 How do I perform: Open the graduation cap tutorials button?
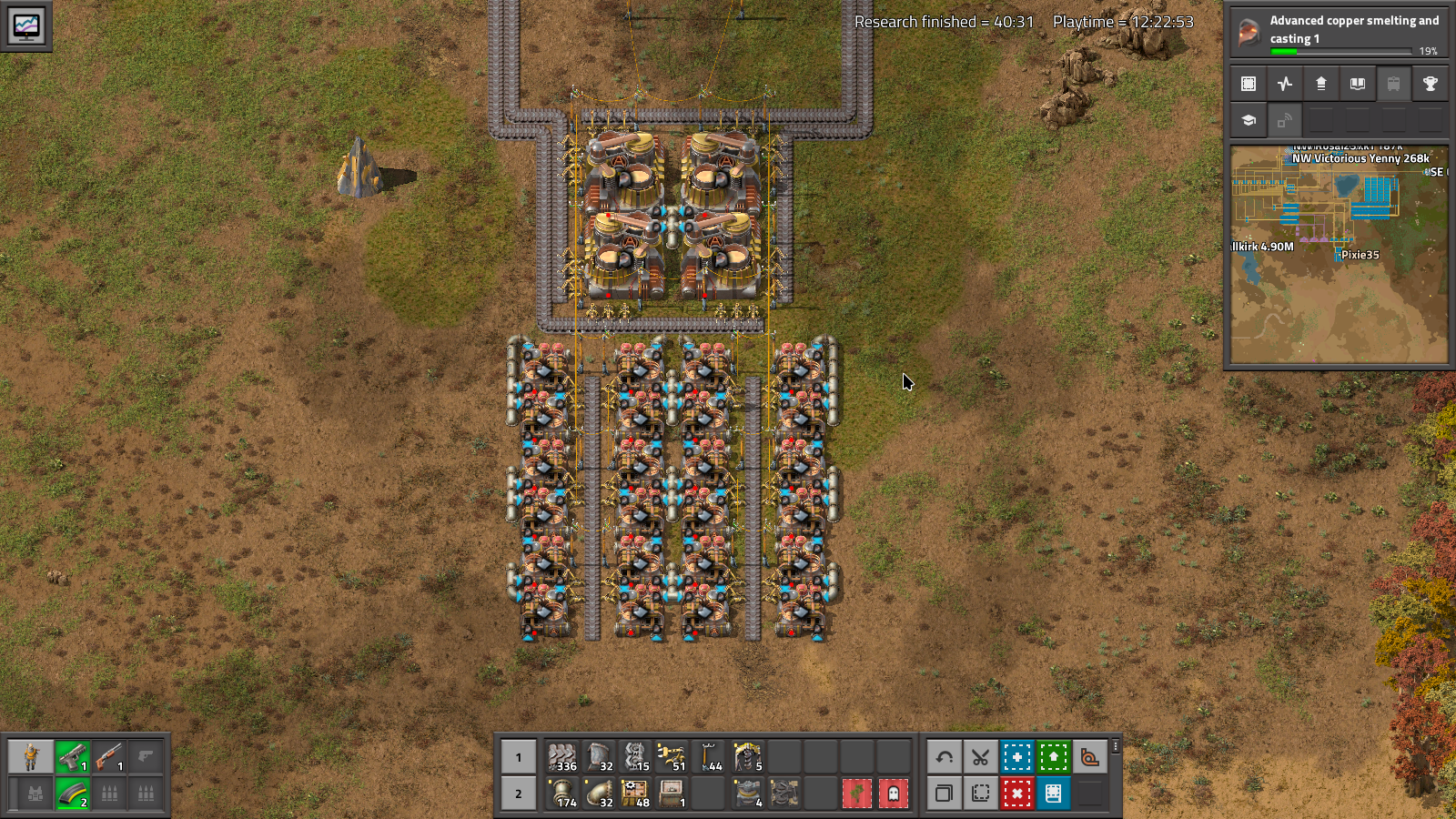pos(1249,120)
